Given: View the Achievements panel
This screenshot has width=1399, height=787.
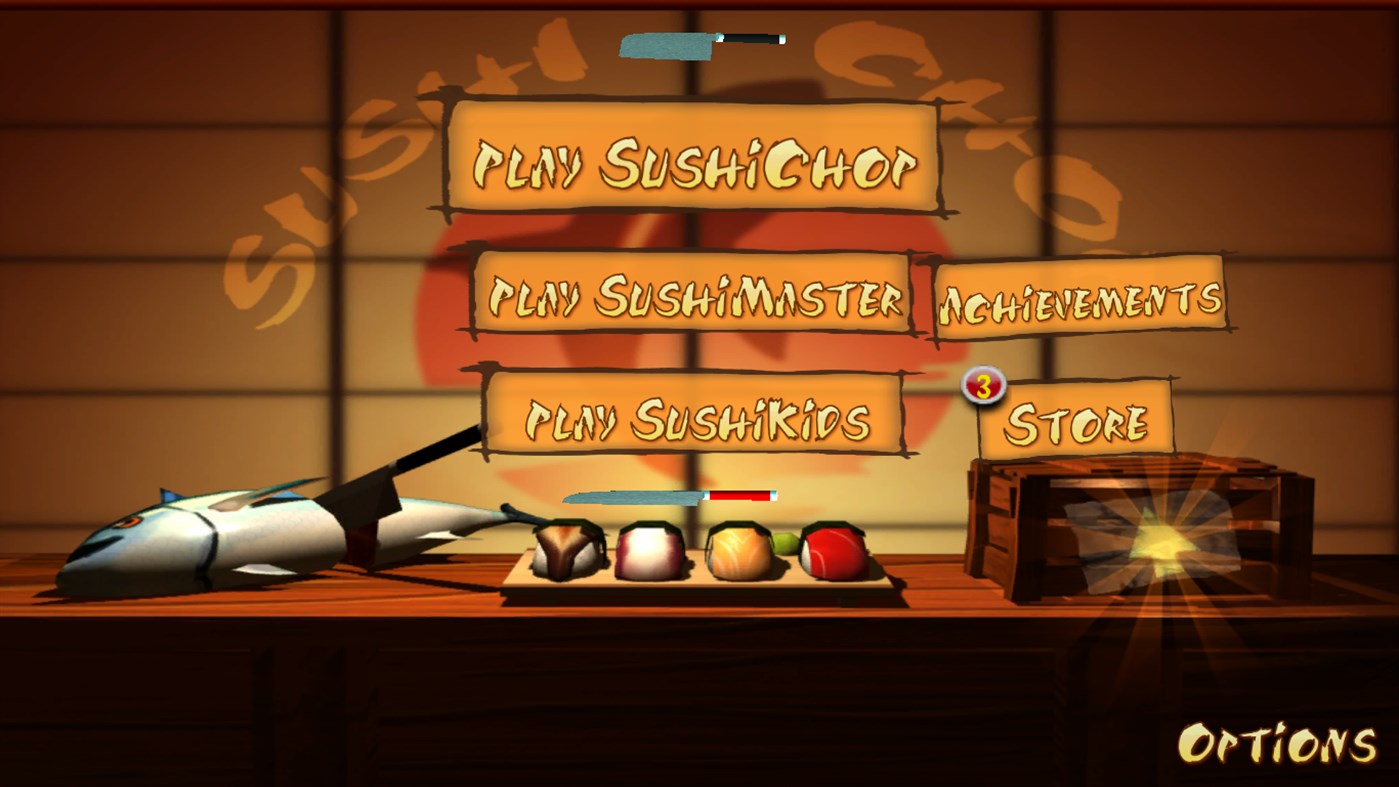Looking at the screenshot, I should [1082, 295].
